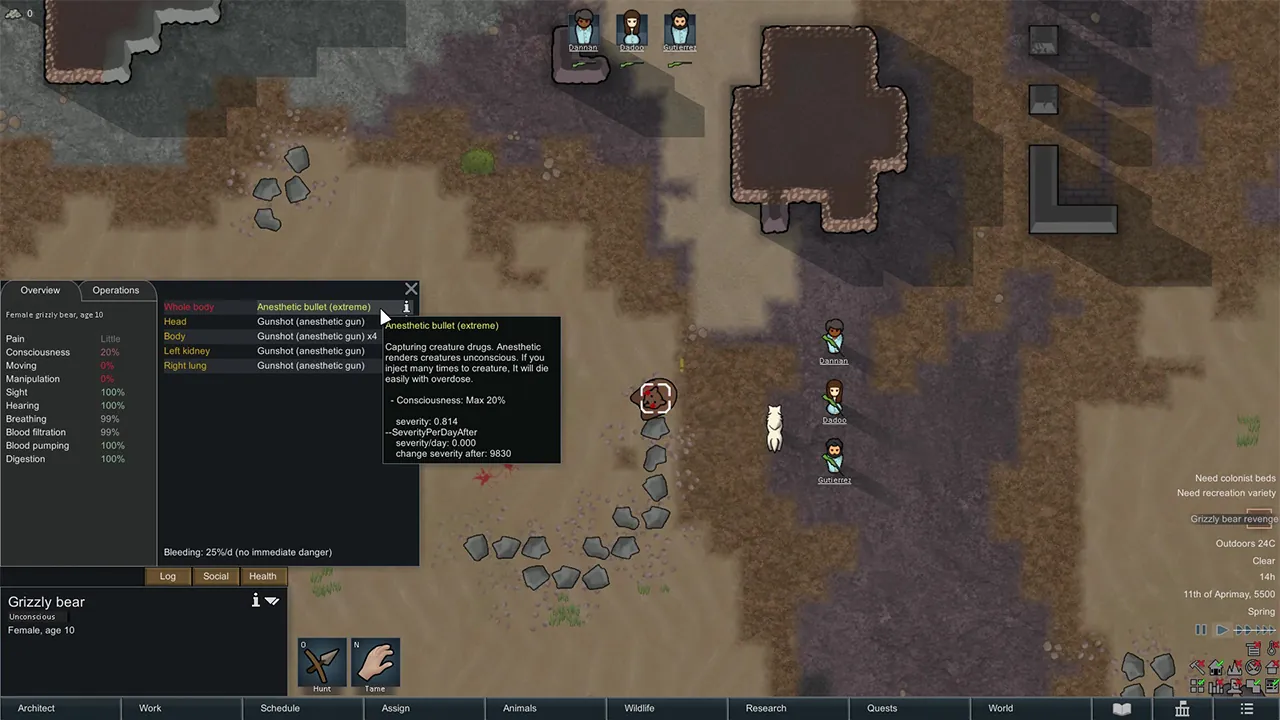Open the Grizzly bear revenge alert
Image resolution: width=1280 pixels, height=720 pixels.
click(x=1233, y=519)
